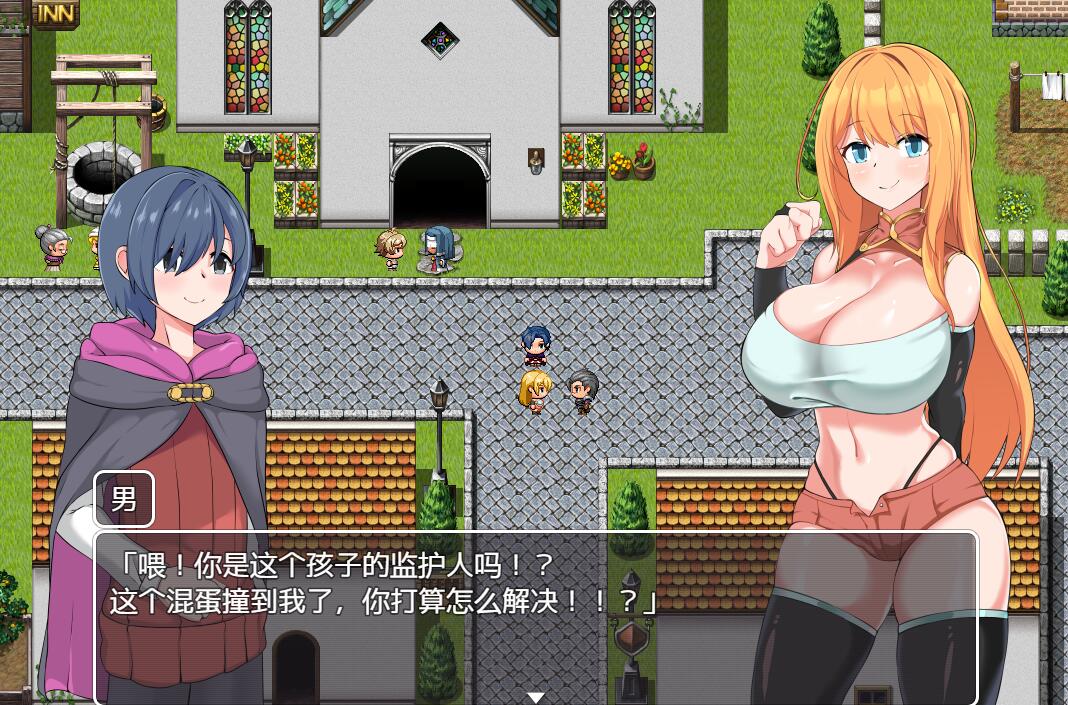Advance dialogue with the white arrow

536,696
